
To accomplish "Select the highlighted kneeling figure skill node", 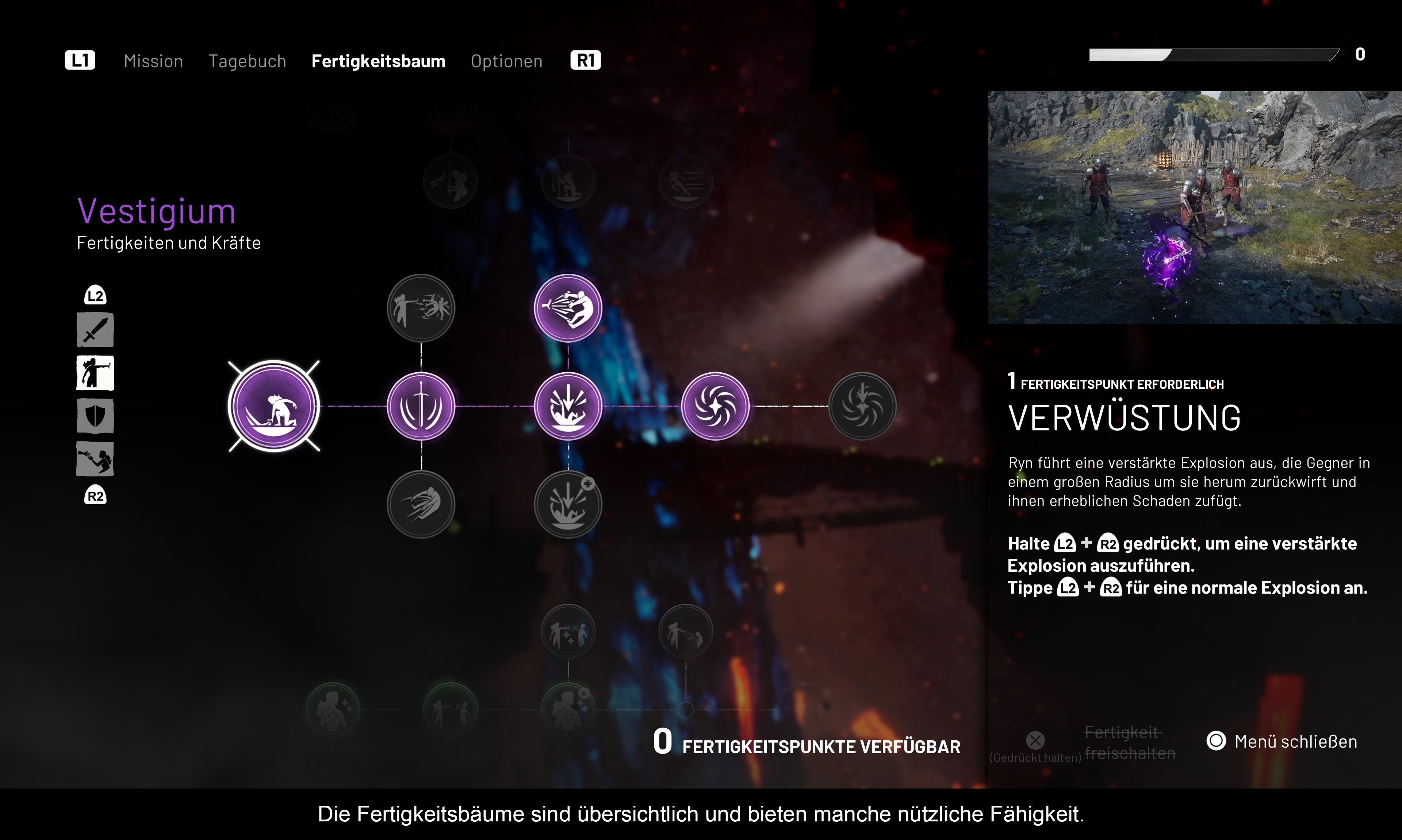I will point(274,406).
